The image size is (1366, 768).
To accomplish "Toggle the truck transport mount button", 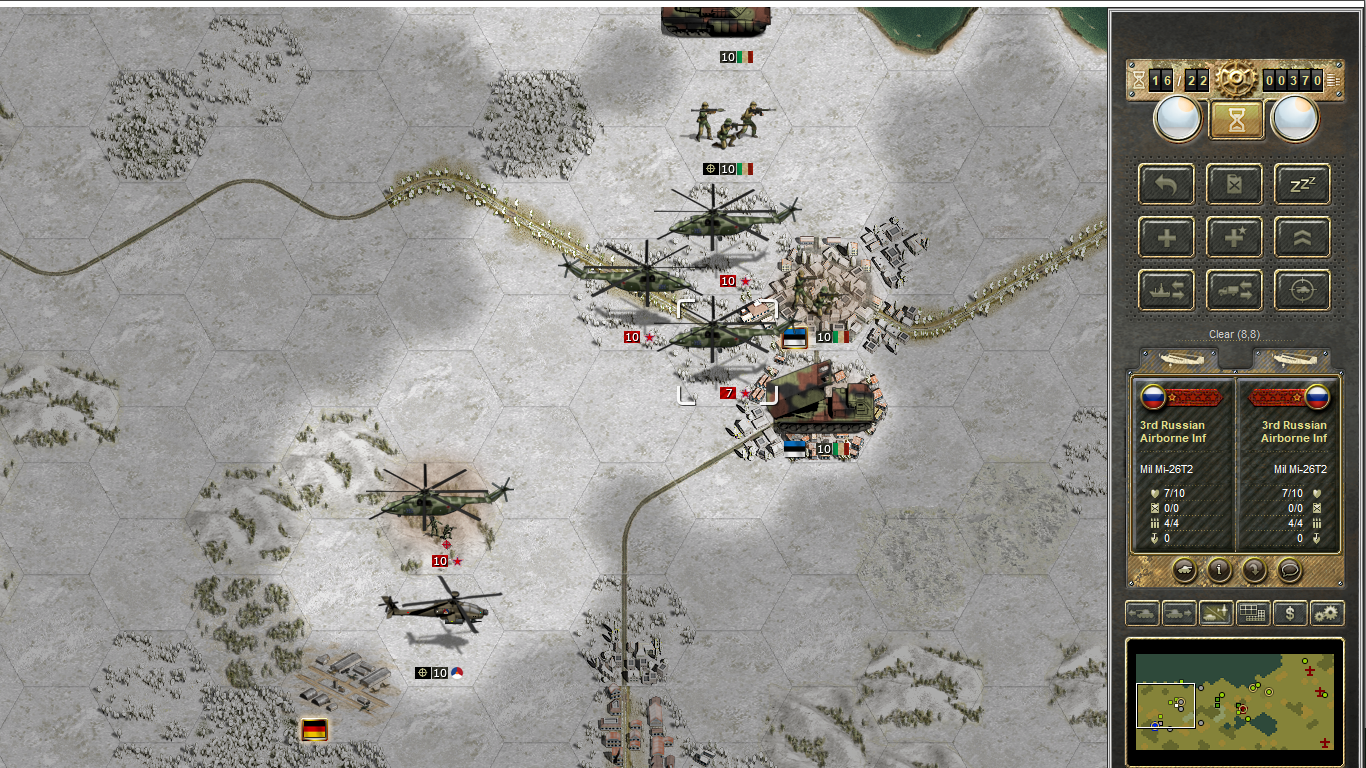I will 1234,290.
